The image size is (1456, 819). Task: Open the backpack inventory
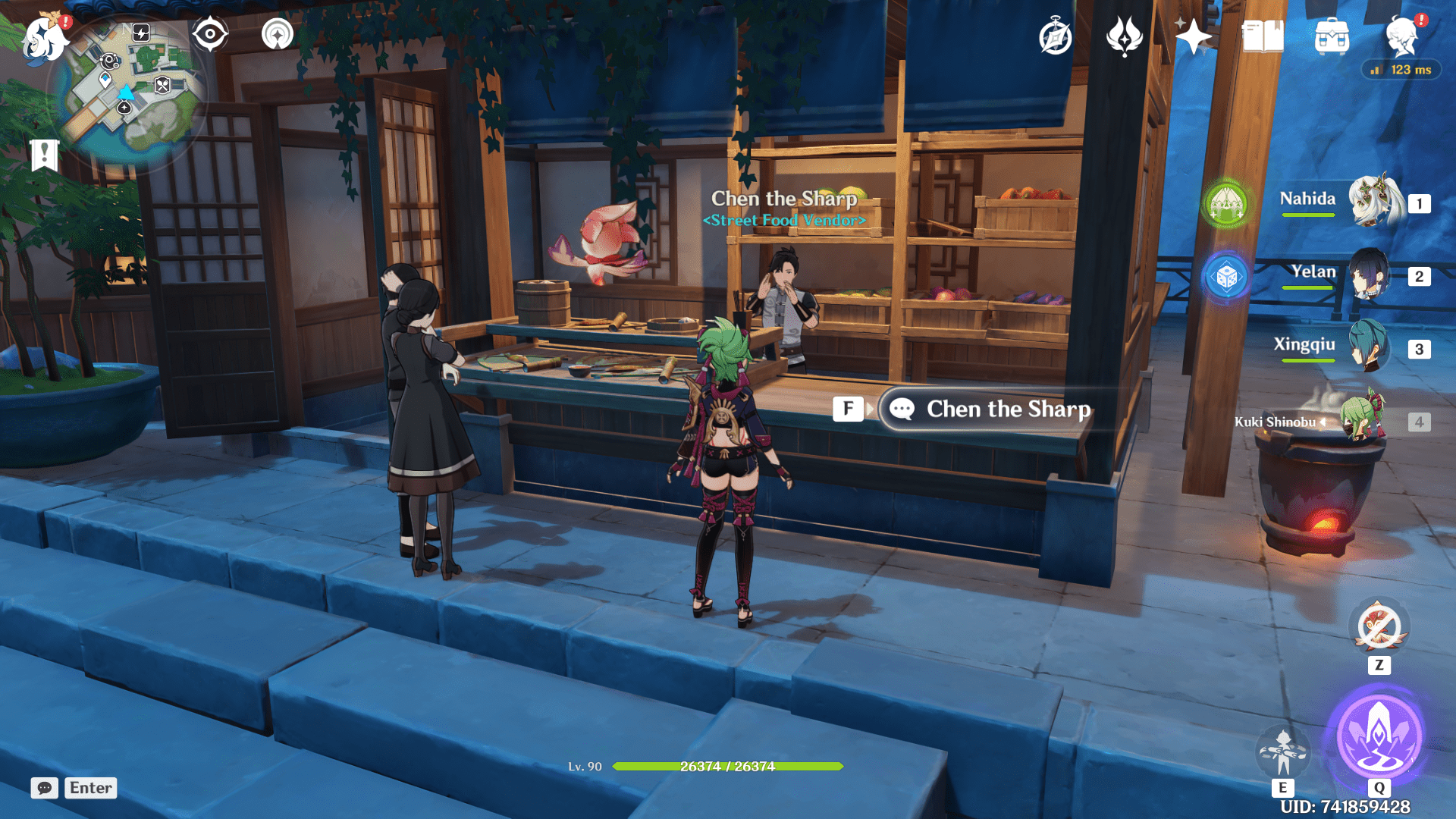click(1332, 37)
